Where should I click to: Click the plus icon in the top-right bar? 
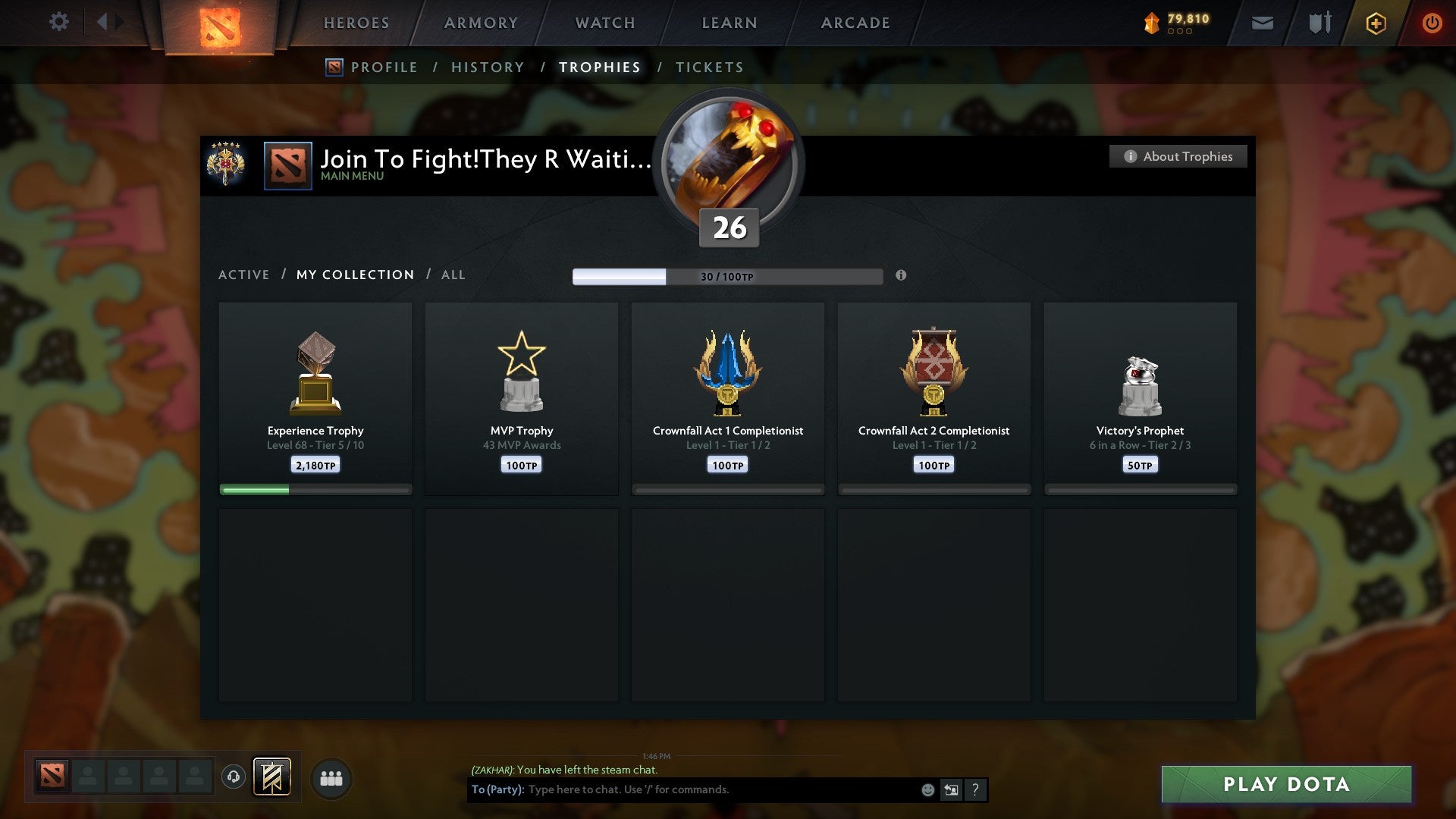click(x=1375, y=23)
